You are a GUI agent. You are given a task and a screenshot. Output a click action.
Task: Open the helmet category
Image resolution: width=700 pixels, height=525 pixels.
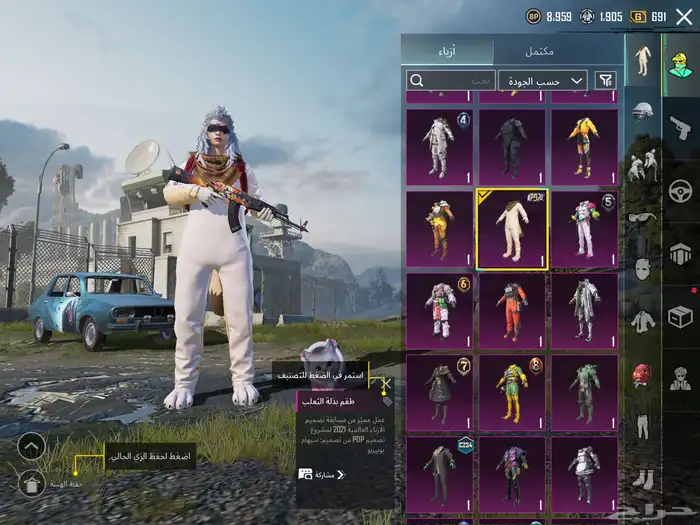643,111
